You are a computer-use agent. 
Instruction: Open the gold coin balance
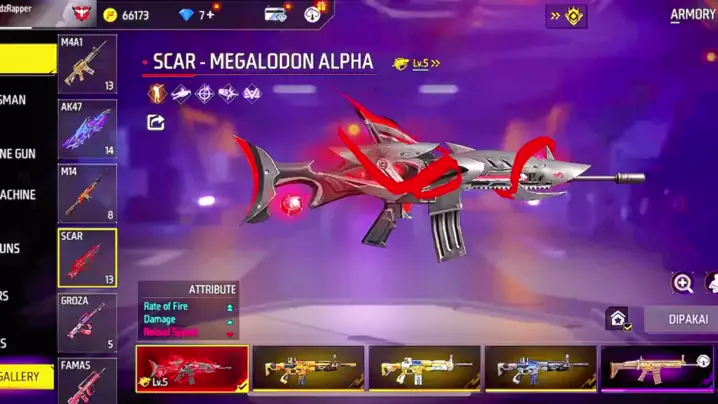coord(127,15)
